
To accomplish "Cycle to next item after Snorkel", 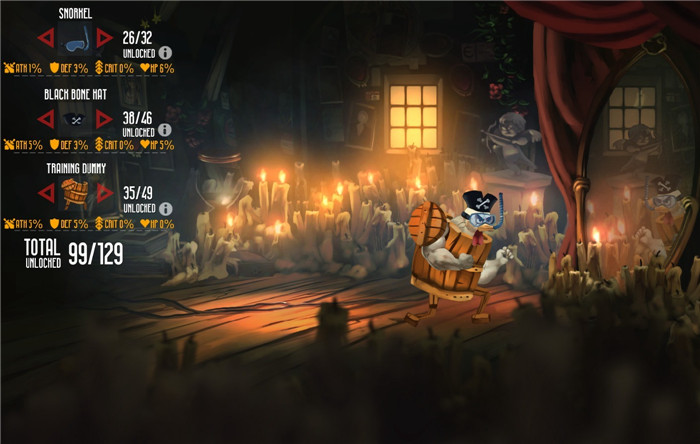I will pyautogui.click(x=104, y=39).
